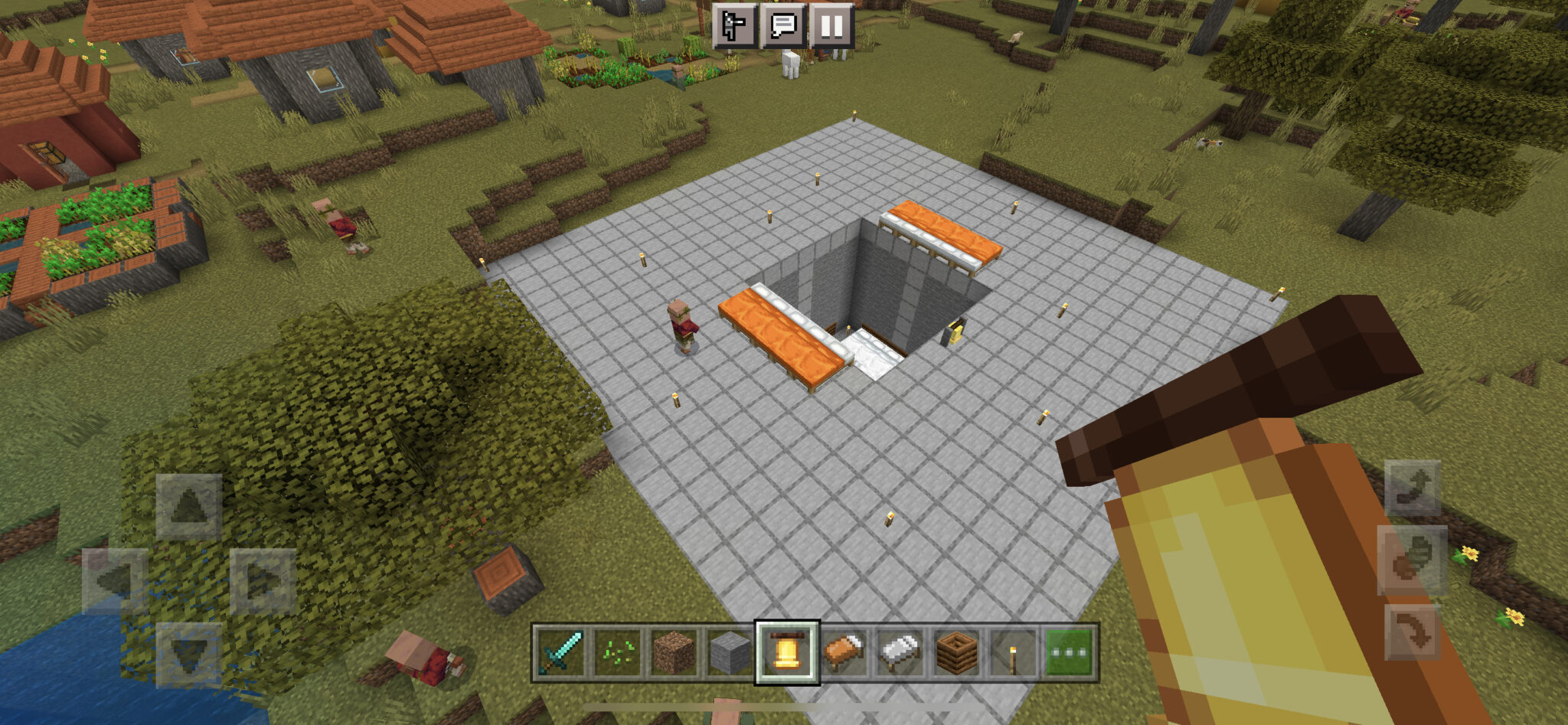The width and height of the screenshot is (1568, 725).
Task: Tap the strafe left arrow
Action: point(115,581)
